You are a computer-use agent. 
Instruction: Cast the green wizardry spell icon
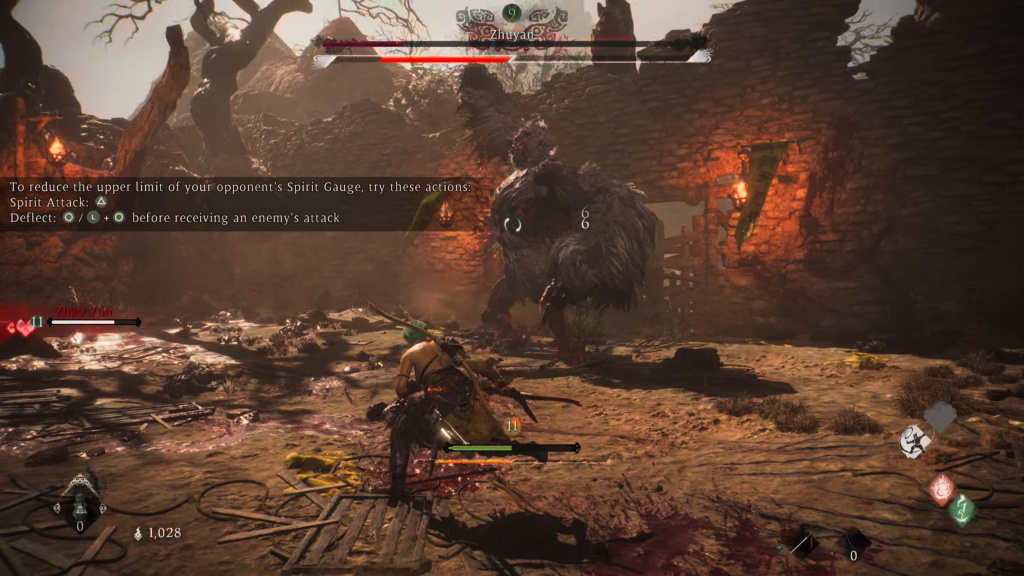[x=963, y=510]
